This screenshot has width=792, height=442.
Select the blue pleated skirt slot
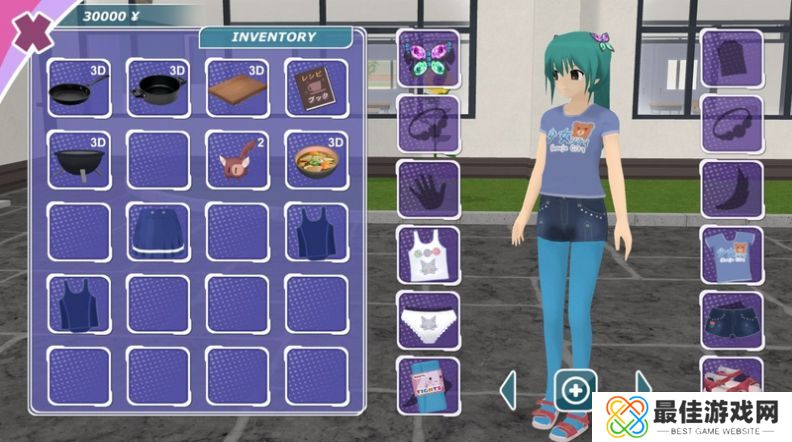(x=158, y=233)
